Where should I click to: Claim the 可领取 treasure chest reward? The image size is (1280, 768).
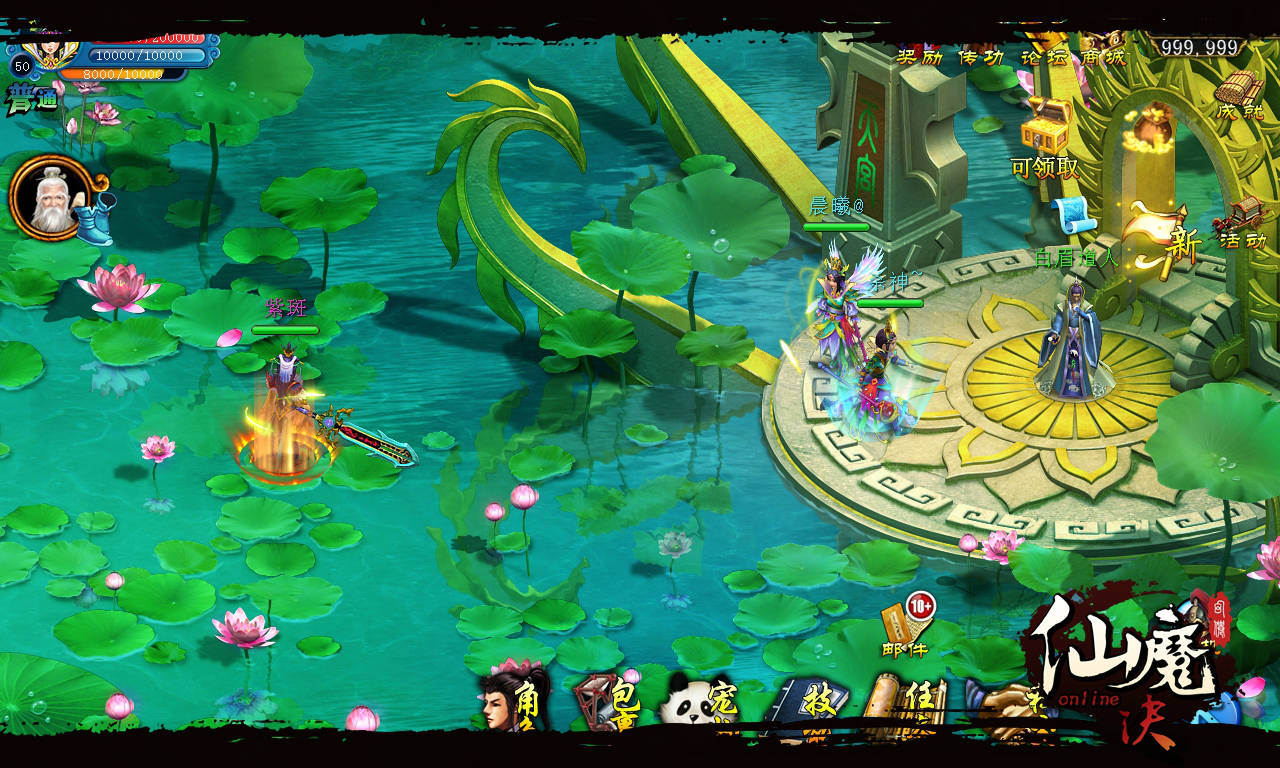click(x=1046, y=128)
